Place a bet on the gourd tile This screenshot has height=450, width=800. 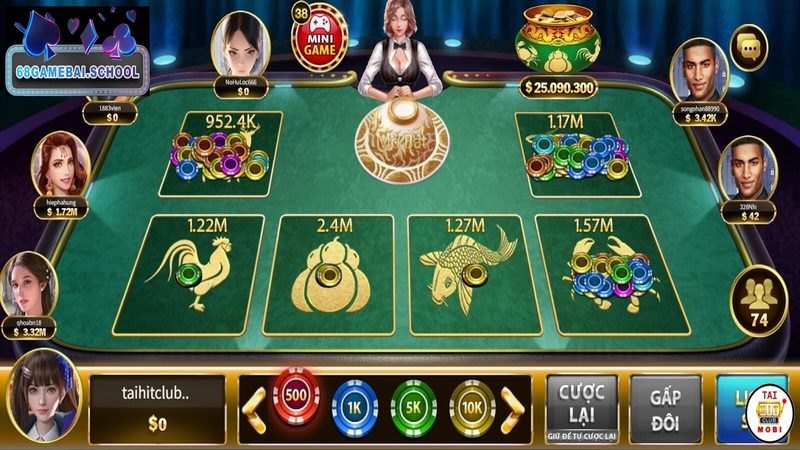coord(324,274)
